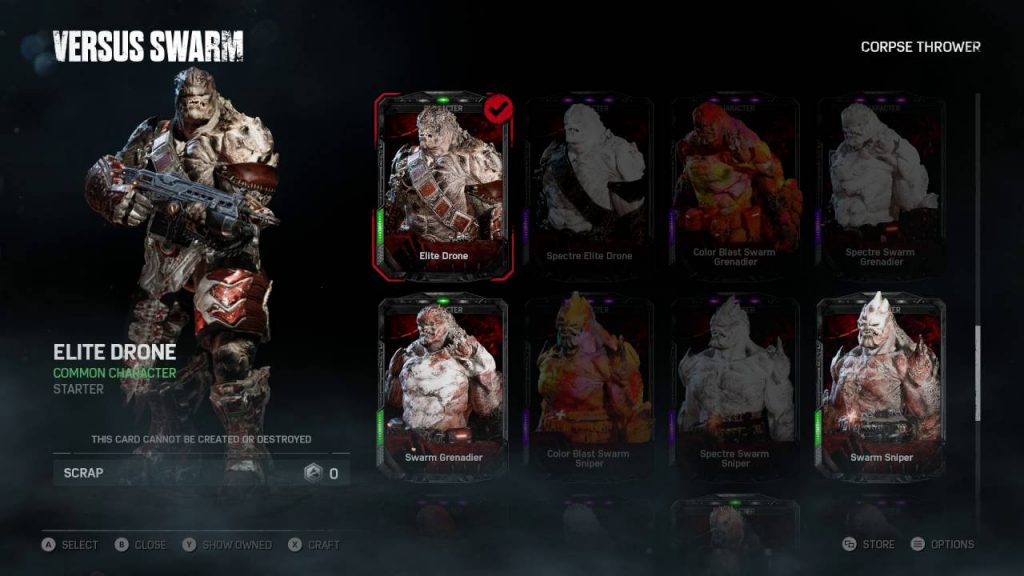
Task: Choose the Swarm Sniper card
Action: [880, 387]
